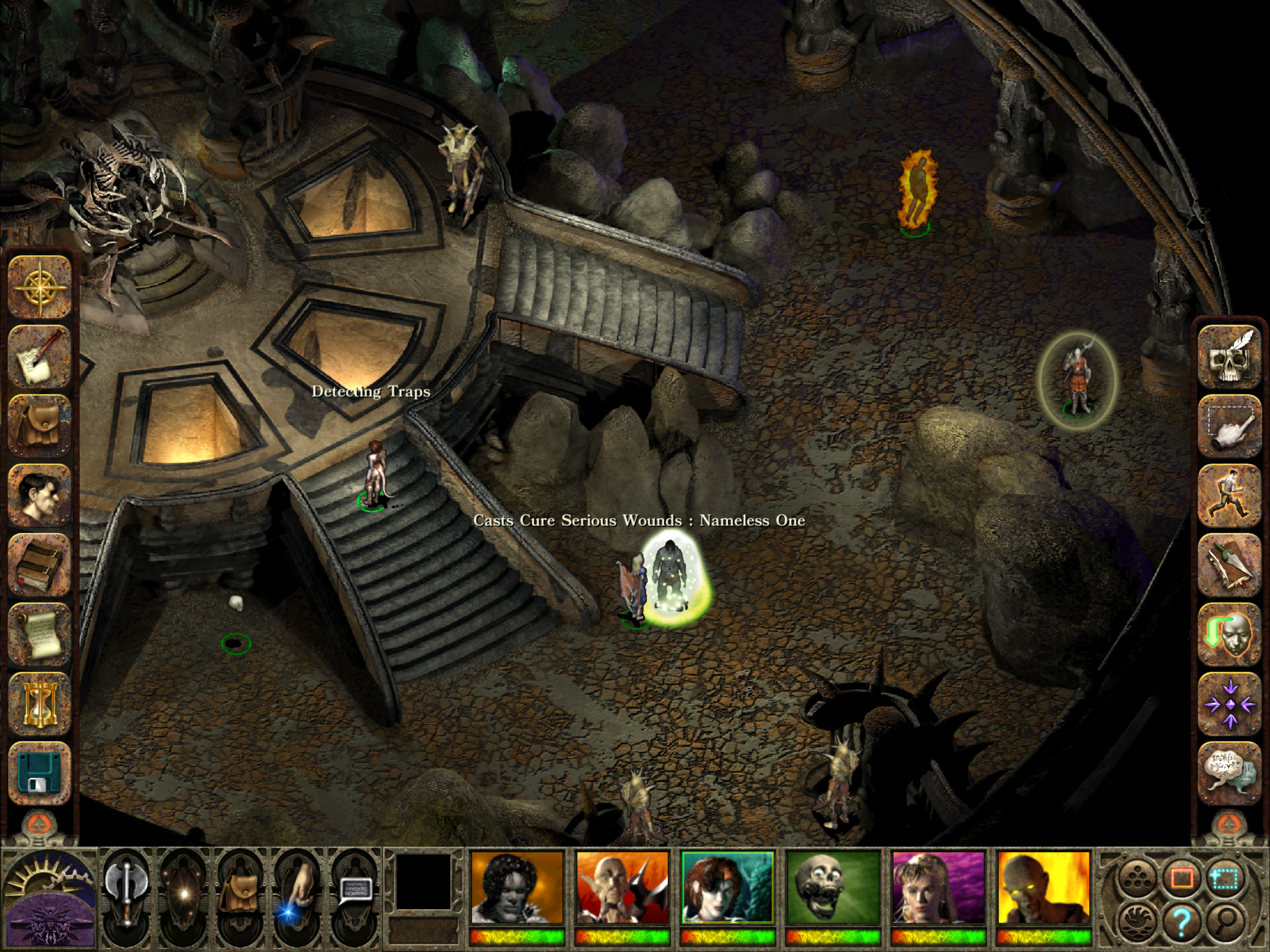Click the blue question mark help button
Viewport: 1270px width, 952px height.
pyautogui.click(x=1181, y=922)
